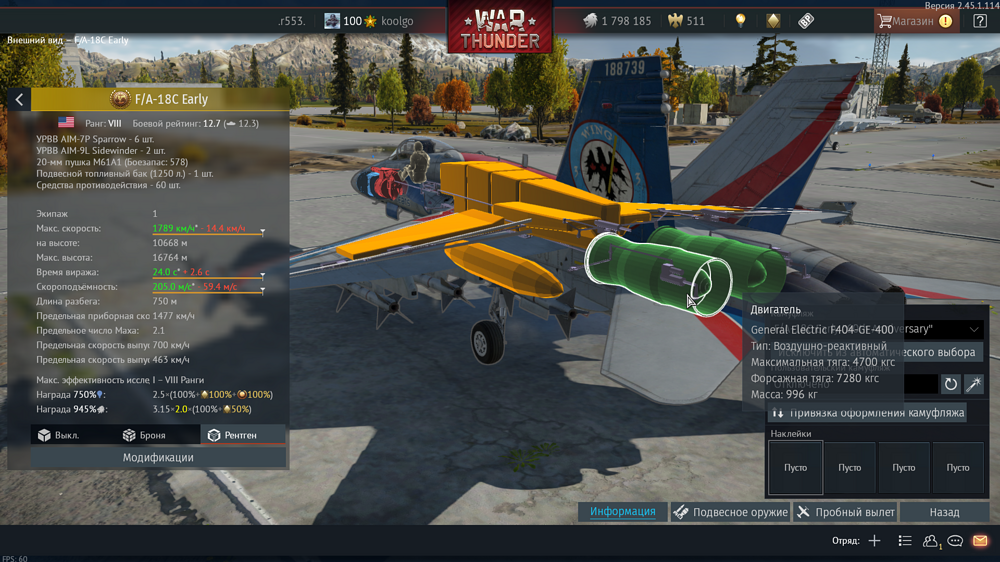Click the golden diamond icon in top bar
The height and width of the screenshot is (562, 1000).
click(773, 21)
